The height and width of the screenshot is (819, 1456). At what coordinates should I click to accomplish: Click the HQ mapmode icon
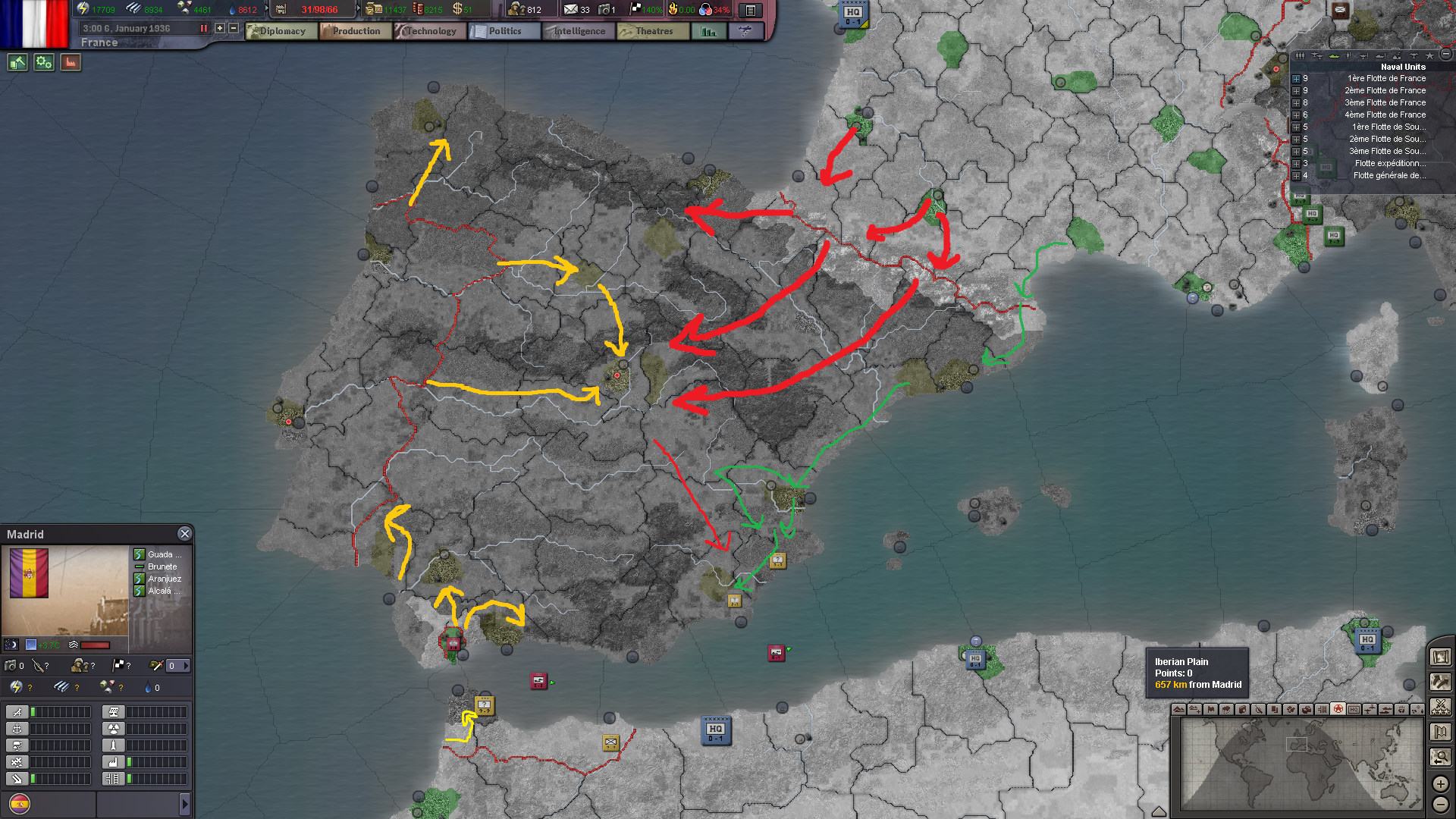tap(1355, 708)
